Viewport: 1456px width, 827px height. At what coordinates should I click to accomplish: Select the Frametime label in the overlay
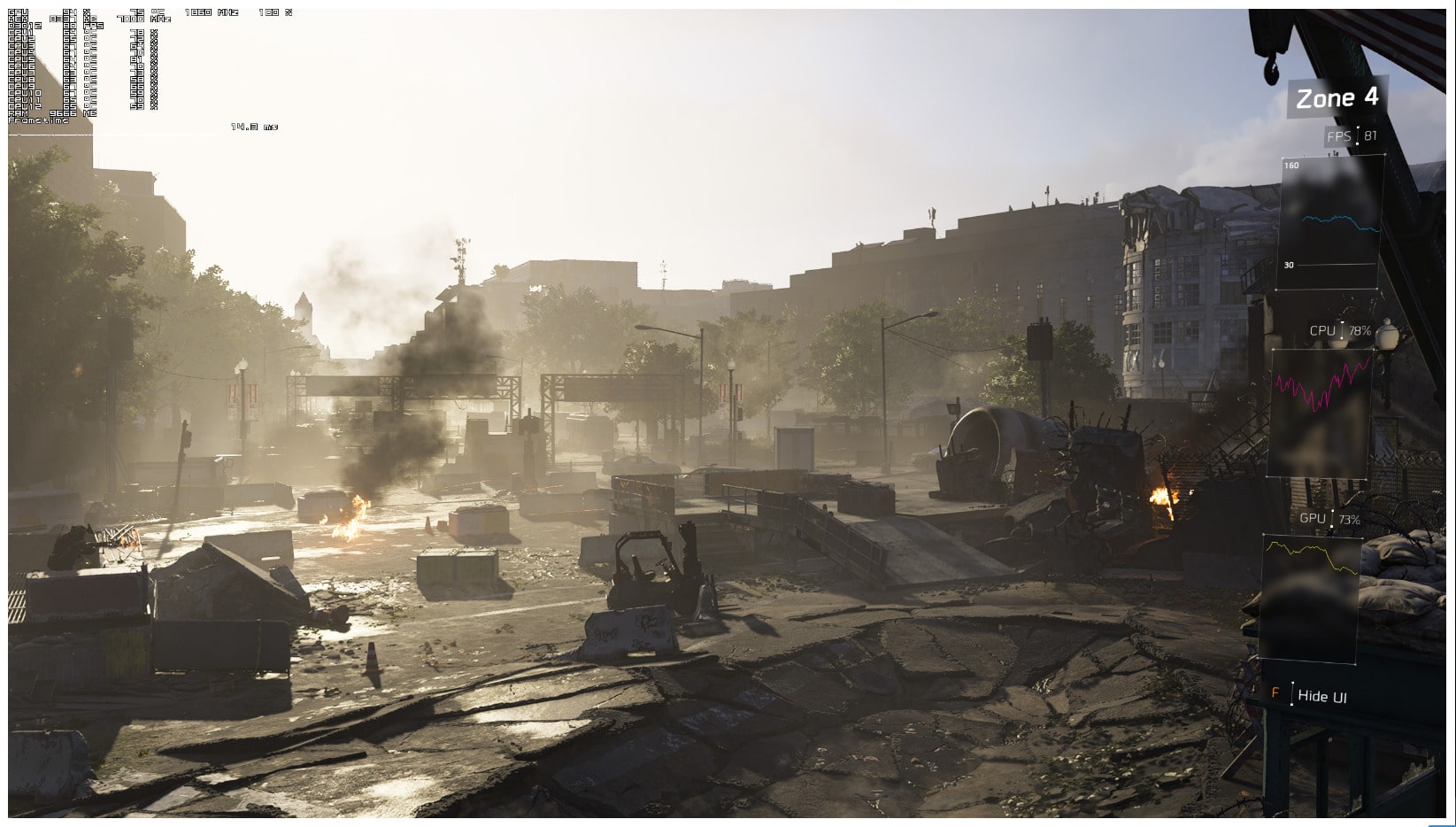coord(38,120)
